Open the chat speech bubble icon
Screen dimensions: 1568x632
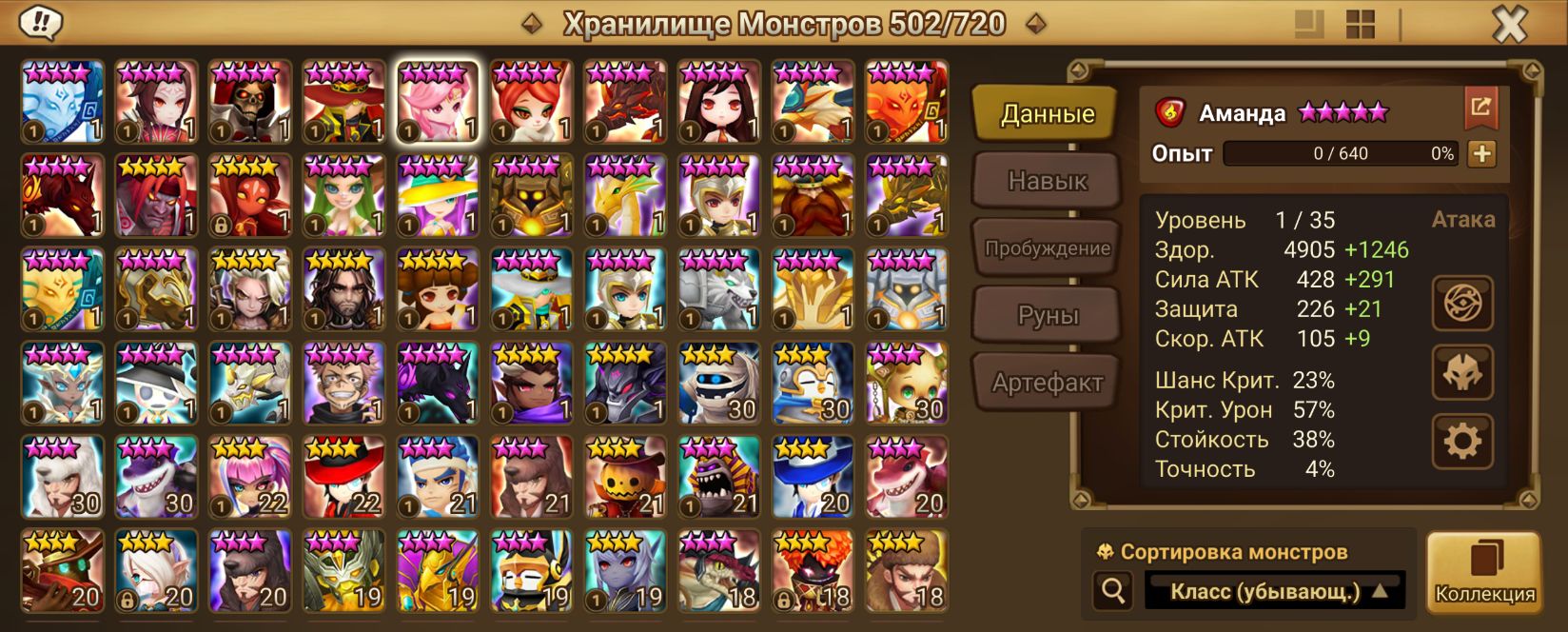pos(40,23)
